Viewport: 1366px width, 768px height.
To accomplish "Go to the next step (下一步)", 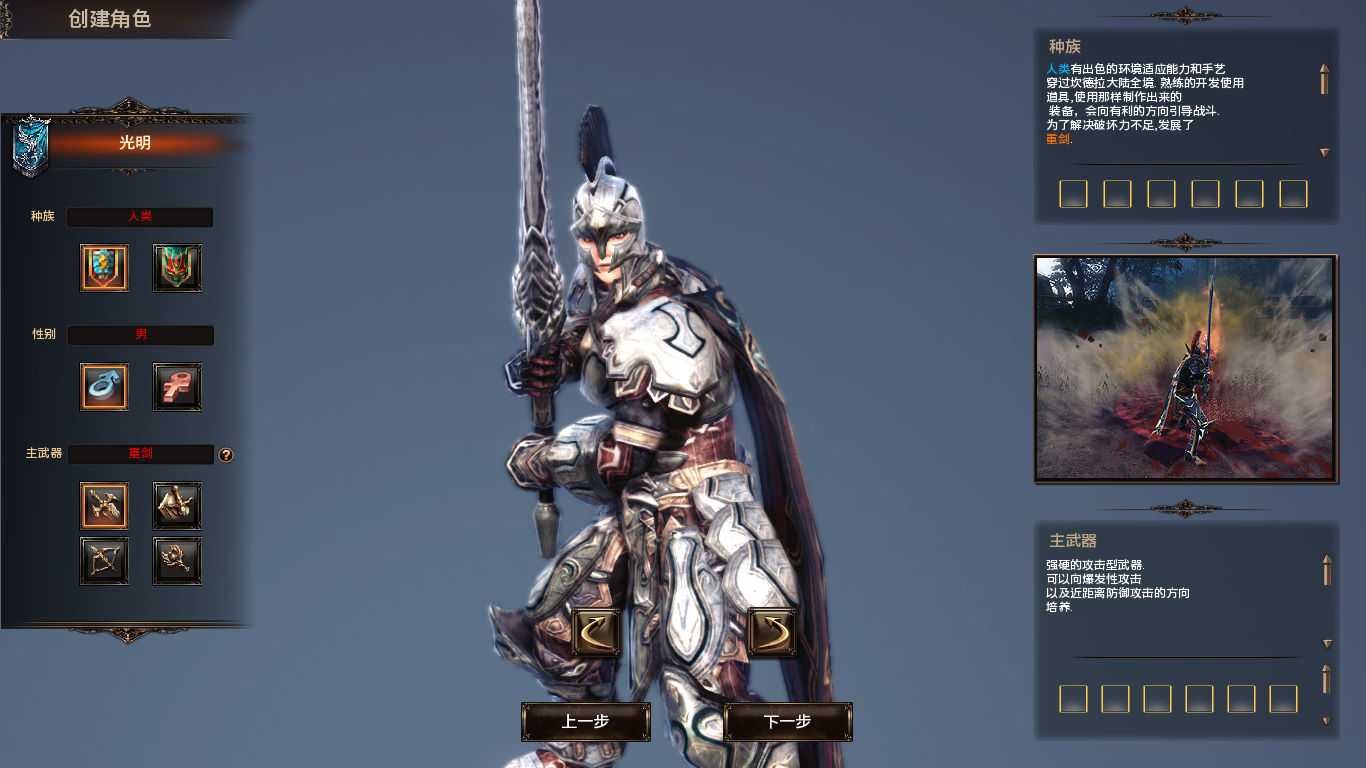I will pos(787,721).
